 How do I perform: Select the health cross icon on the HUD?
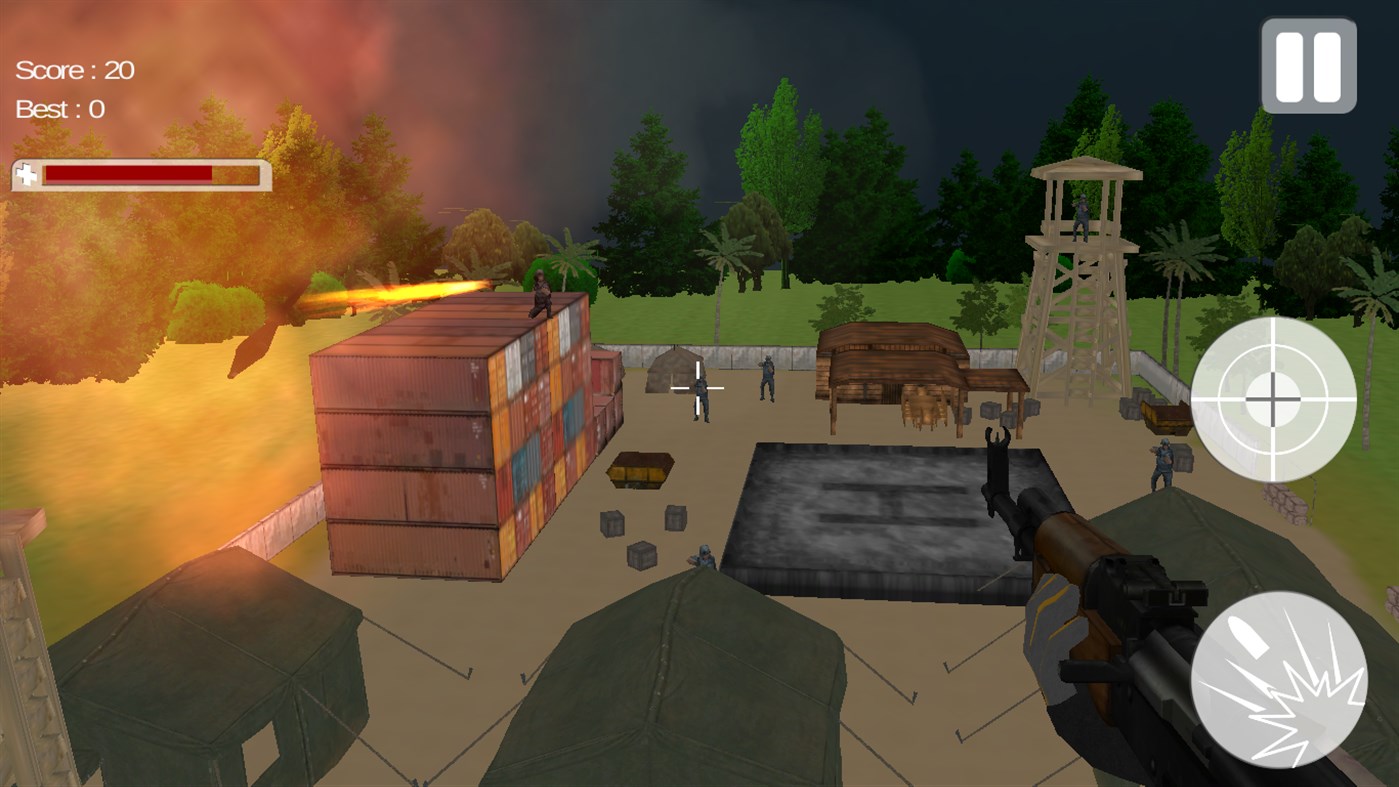[x=25, y=176]
